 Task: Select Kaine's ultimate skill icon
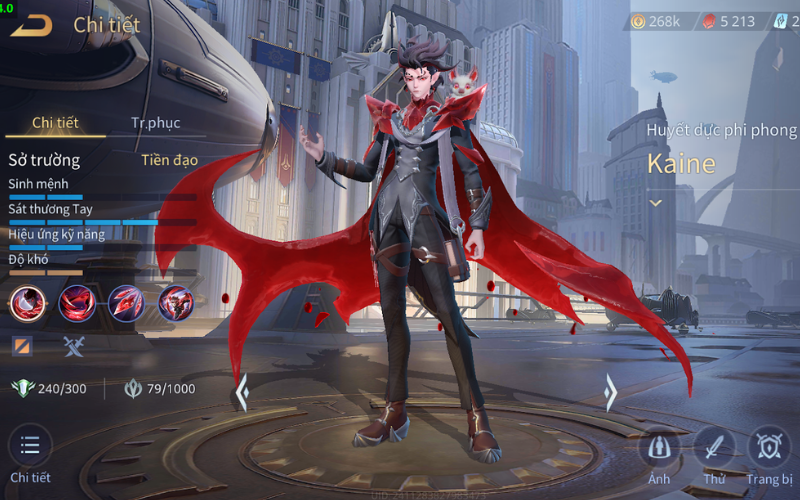point(175,302)
